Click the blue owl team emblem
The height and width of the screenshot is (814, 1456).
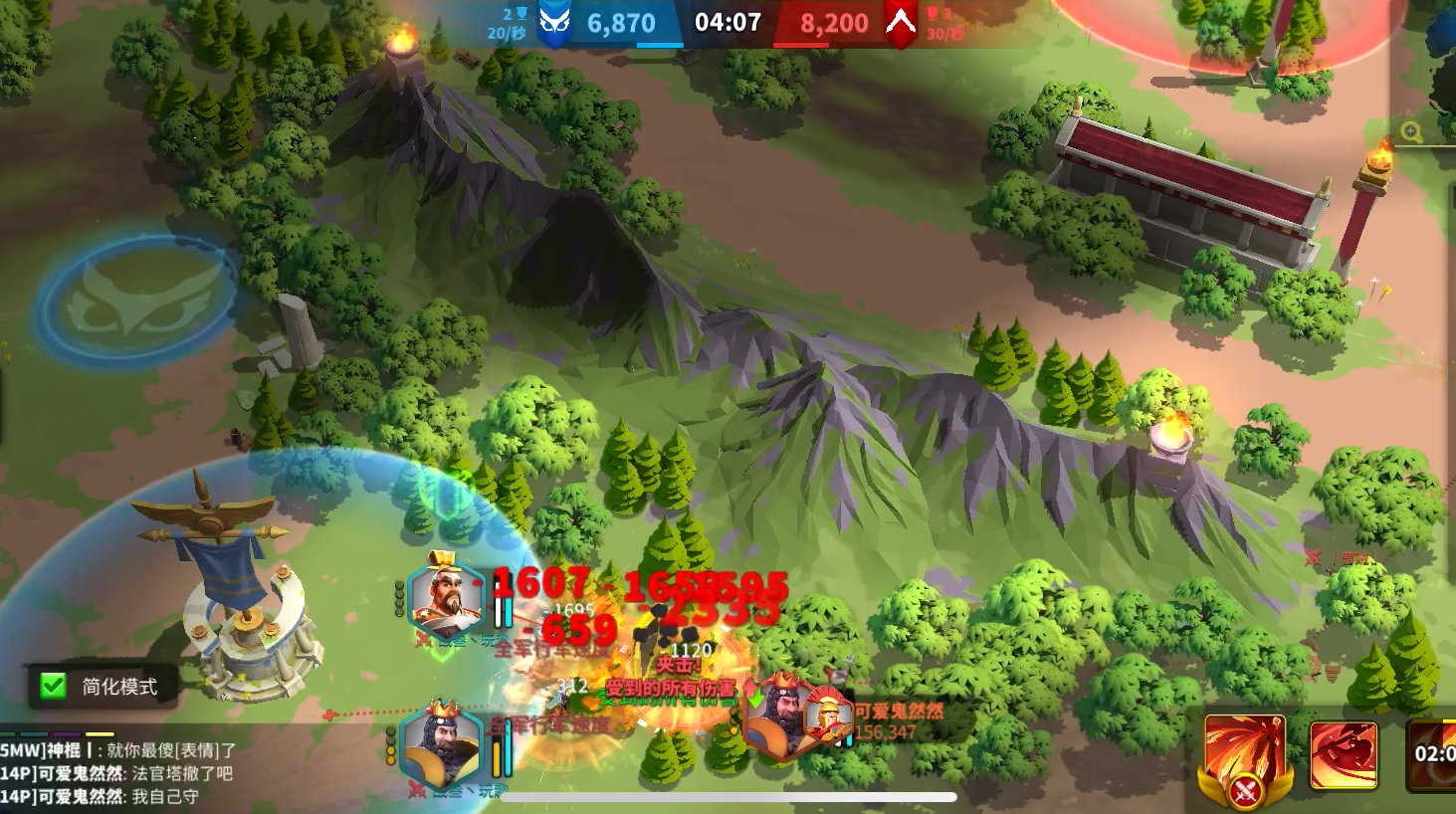point(554,23)
